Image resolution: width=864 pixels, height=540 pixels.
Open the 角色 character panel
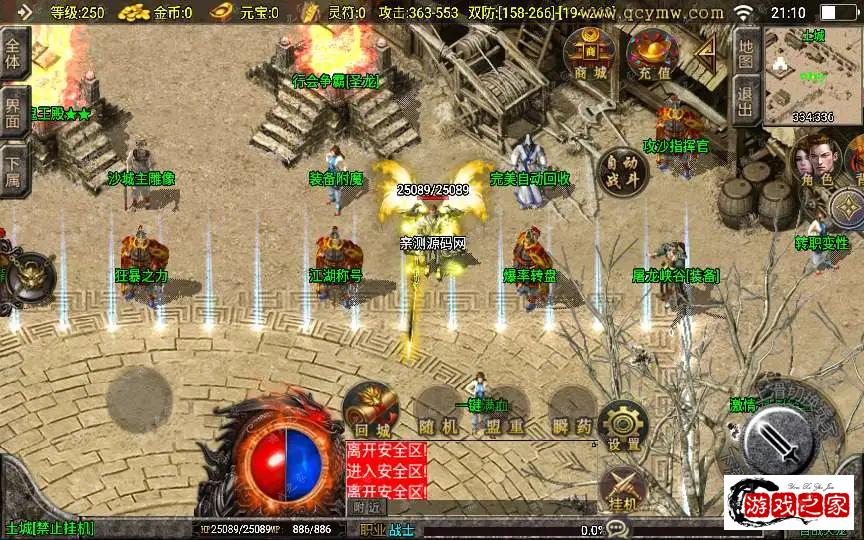click(x=812, y=164)
